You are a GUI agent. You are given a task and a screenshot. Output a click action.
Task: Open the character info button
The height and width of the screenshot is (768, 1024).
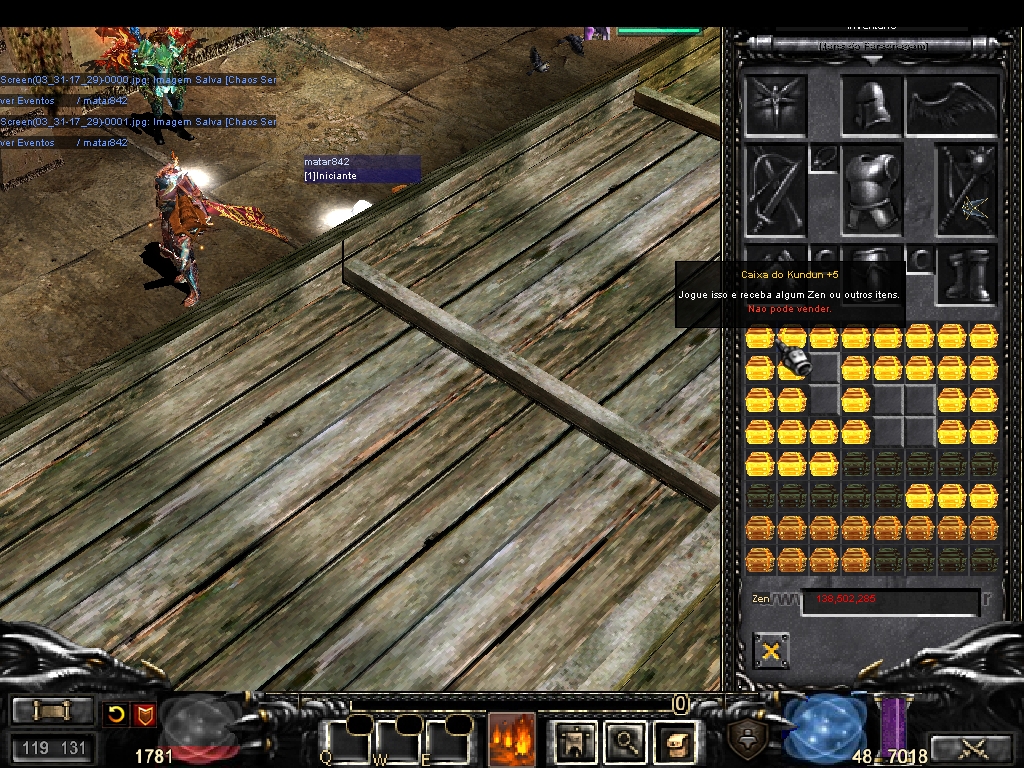coord(576,741)
